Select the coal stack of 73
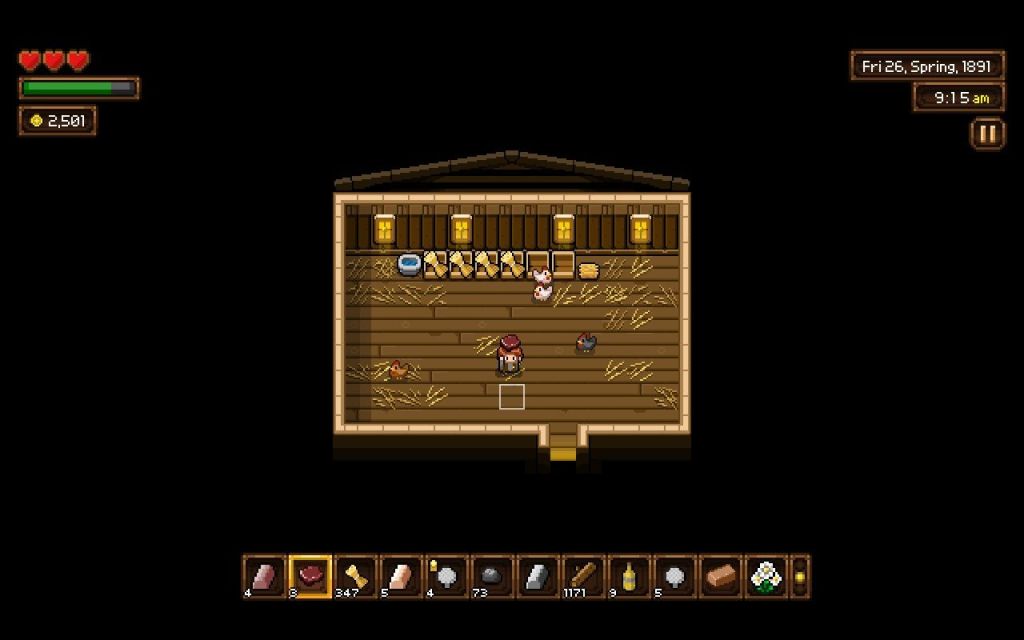Viewport: 1024px width, 640px height. click(493, 576)
